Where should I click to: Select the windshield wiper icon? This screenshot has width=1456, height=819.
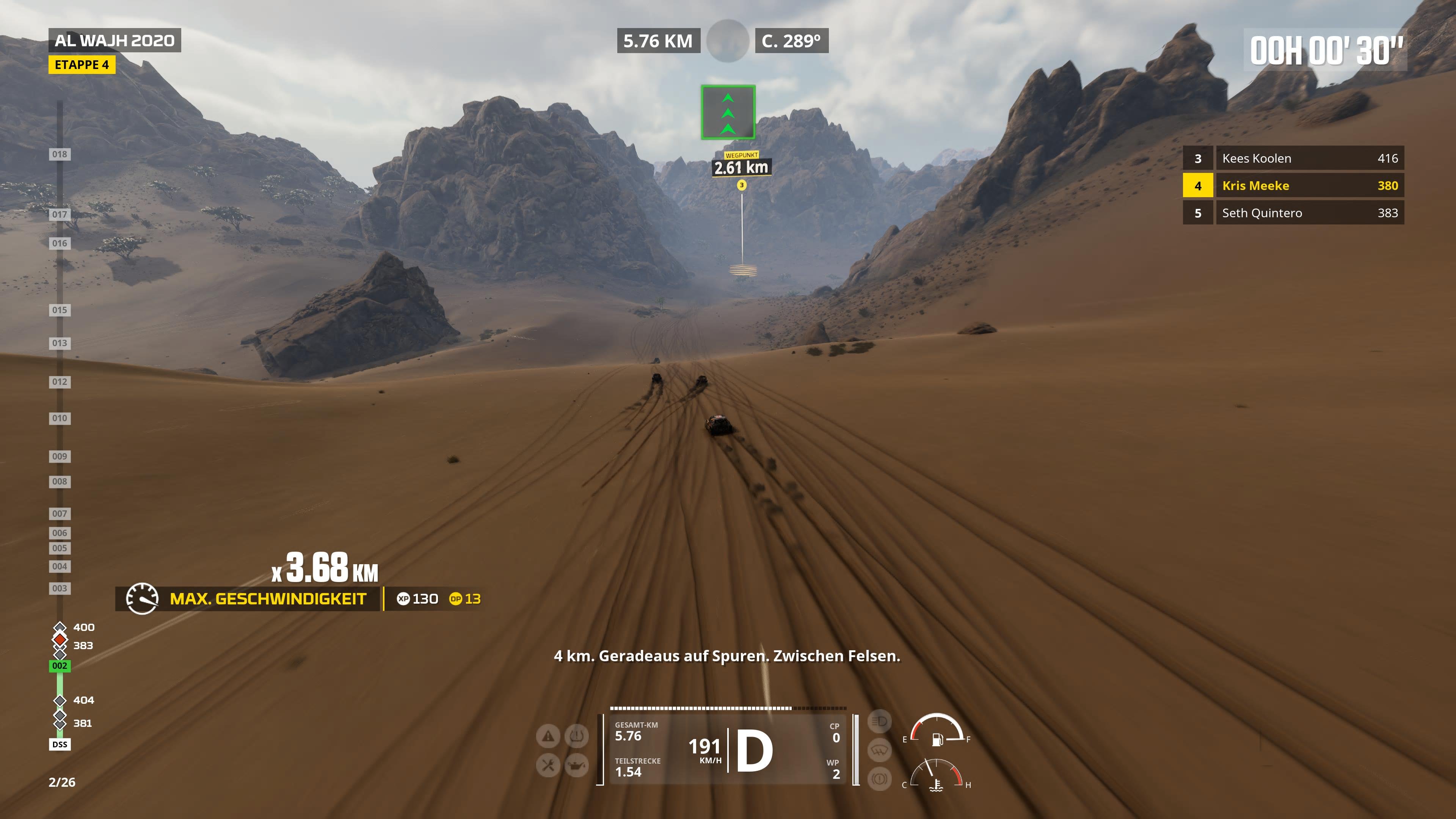coord(880,750)
